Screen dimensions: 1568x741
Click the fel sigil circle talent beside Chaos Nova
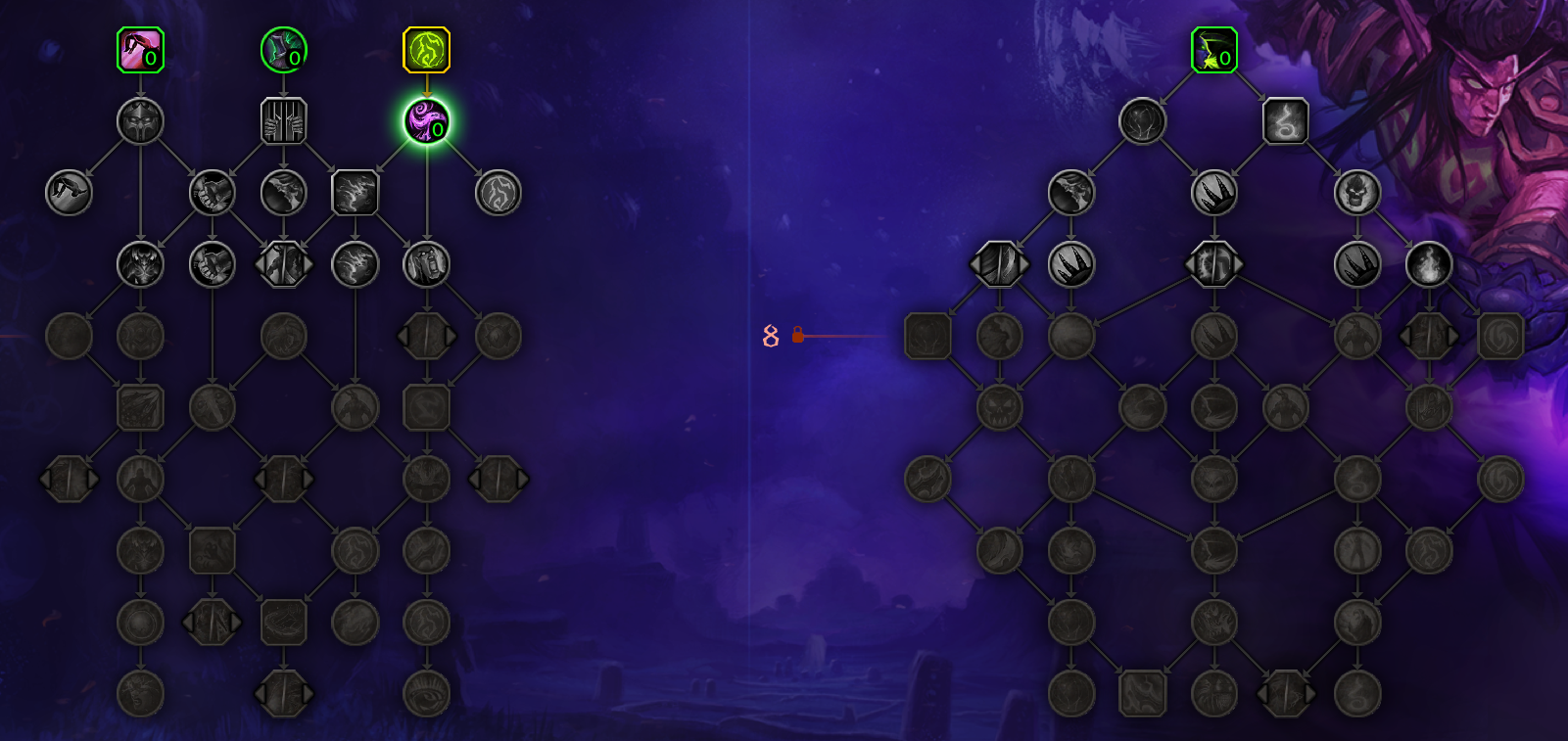(x=499, y=193)
